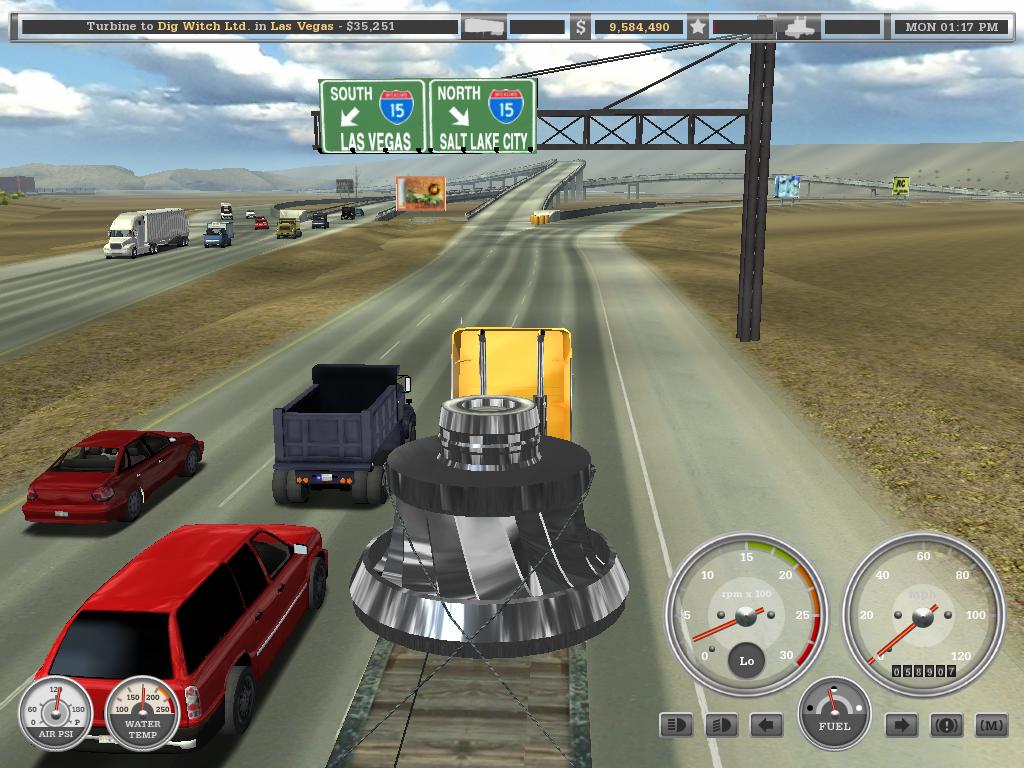The image size is (1024, 768).
Task: Click the trailer icon in top bar
Action: coord(483,27)
